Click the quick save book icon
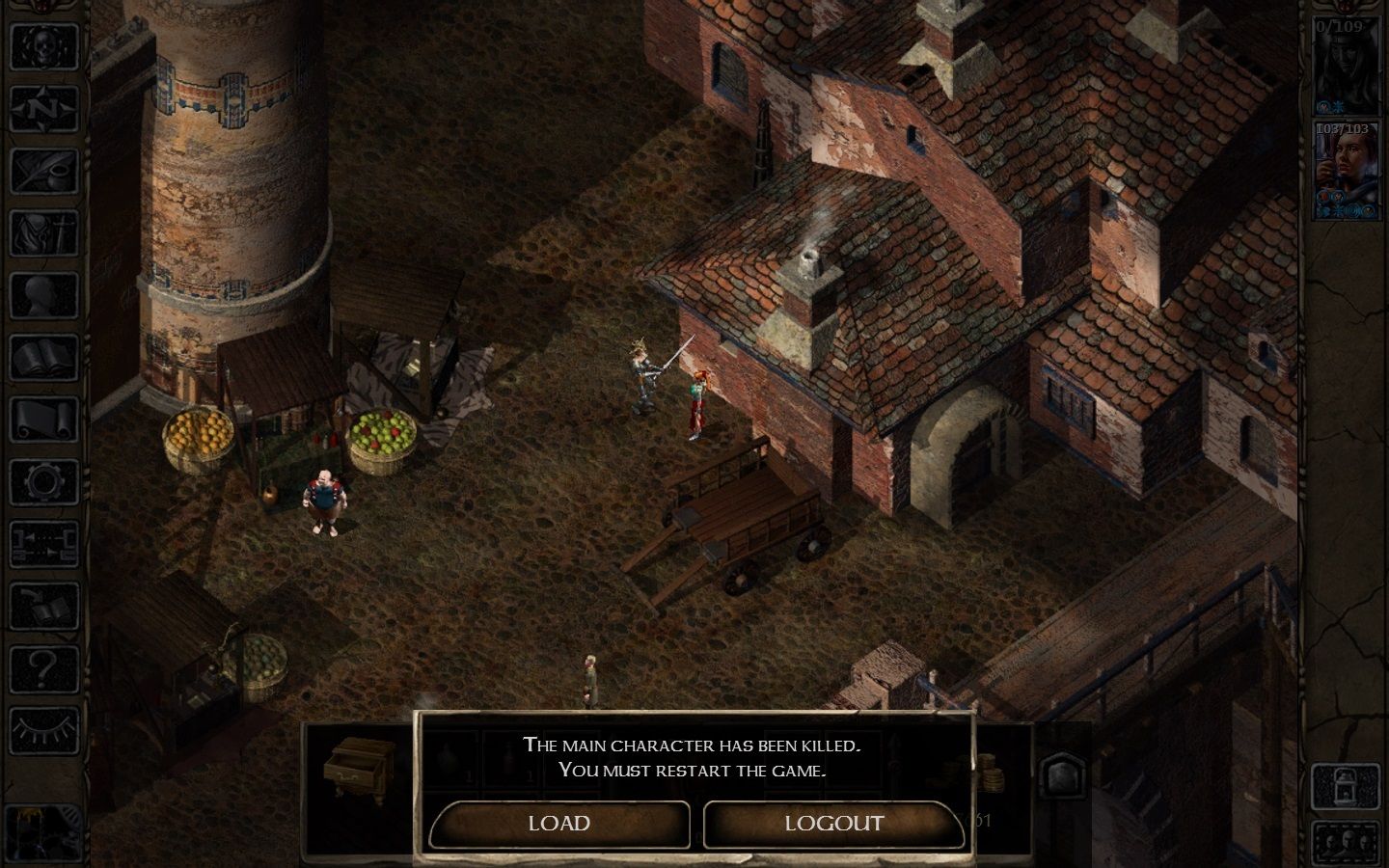 (x=43, y=607)
